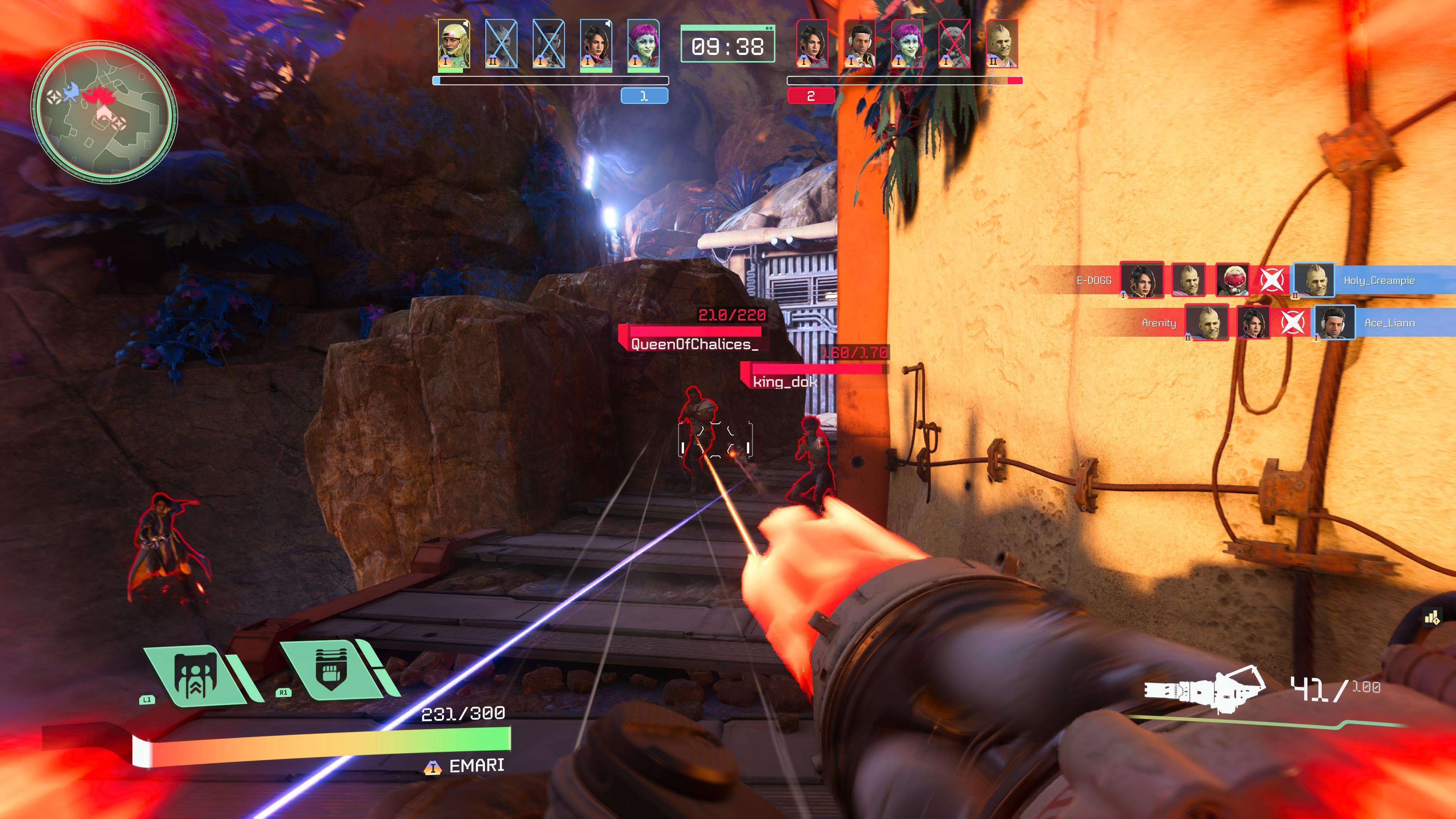Image resolution: width=1456 pixels, height=819 pixels.
Task: Select the yellow-helmet teammate portrait
Action: pos(453,44)
